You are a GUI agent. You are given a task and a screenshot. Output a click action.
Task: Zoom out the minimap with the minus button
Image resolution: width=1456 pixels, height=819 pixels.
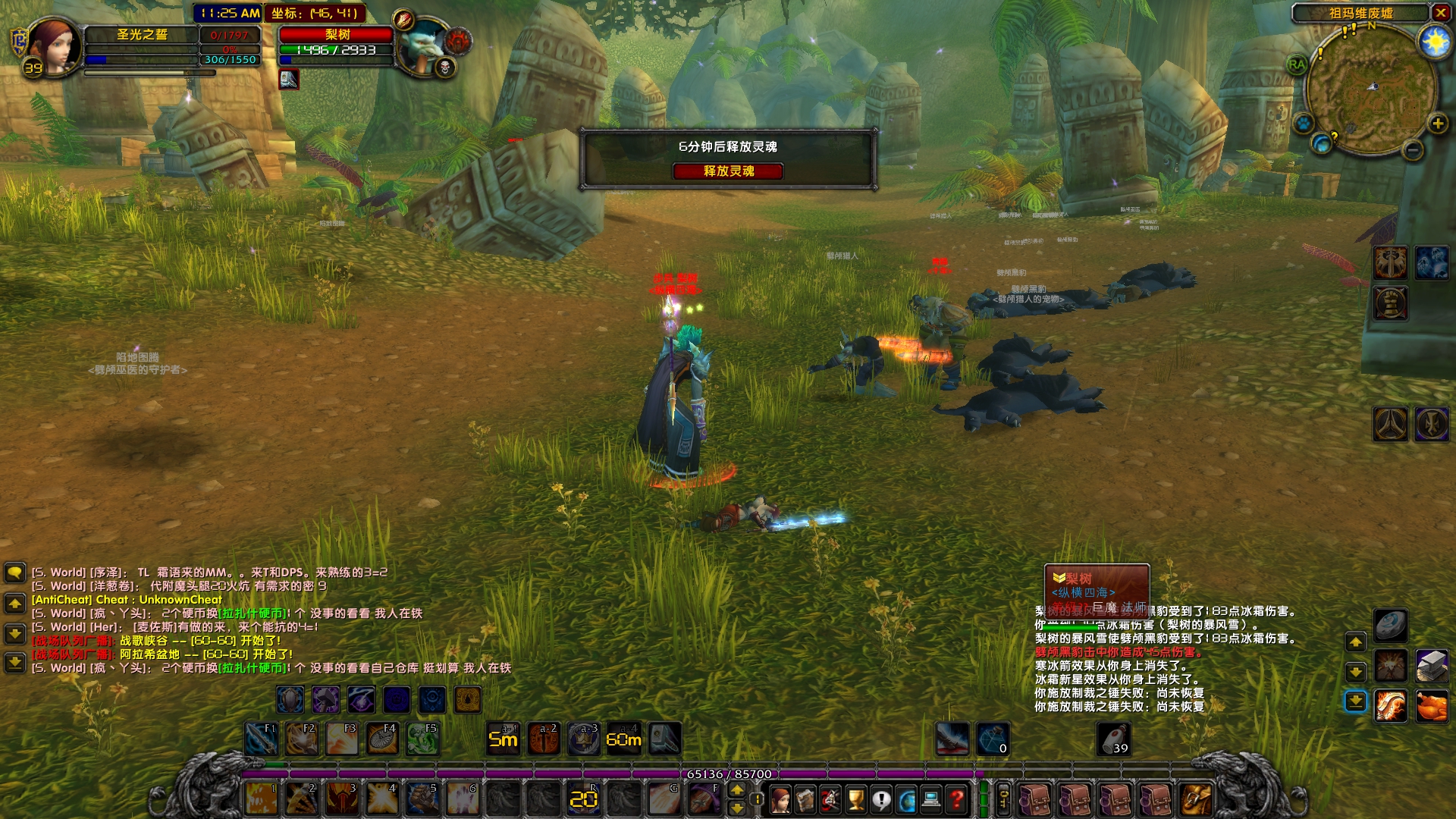pos(1412,150)
